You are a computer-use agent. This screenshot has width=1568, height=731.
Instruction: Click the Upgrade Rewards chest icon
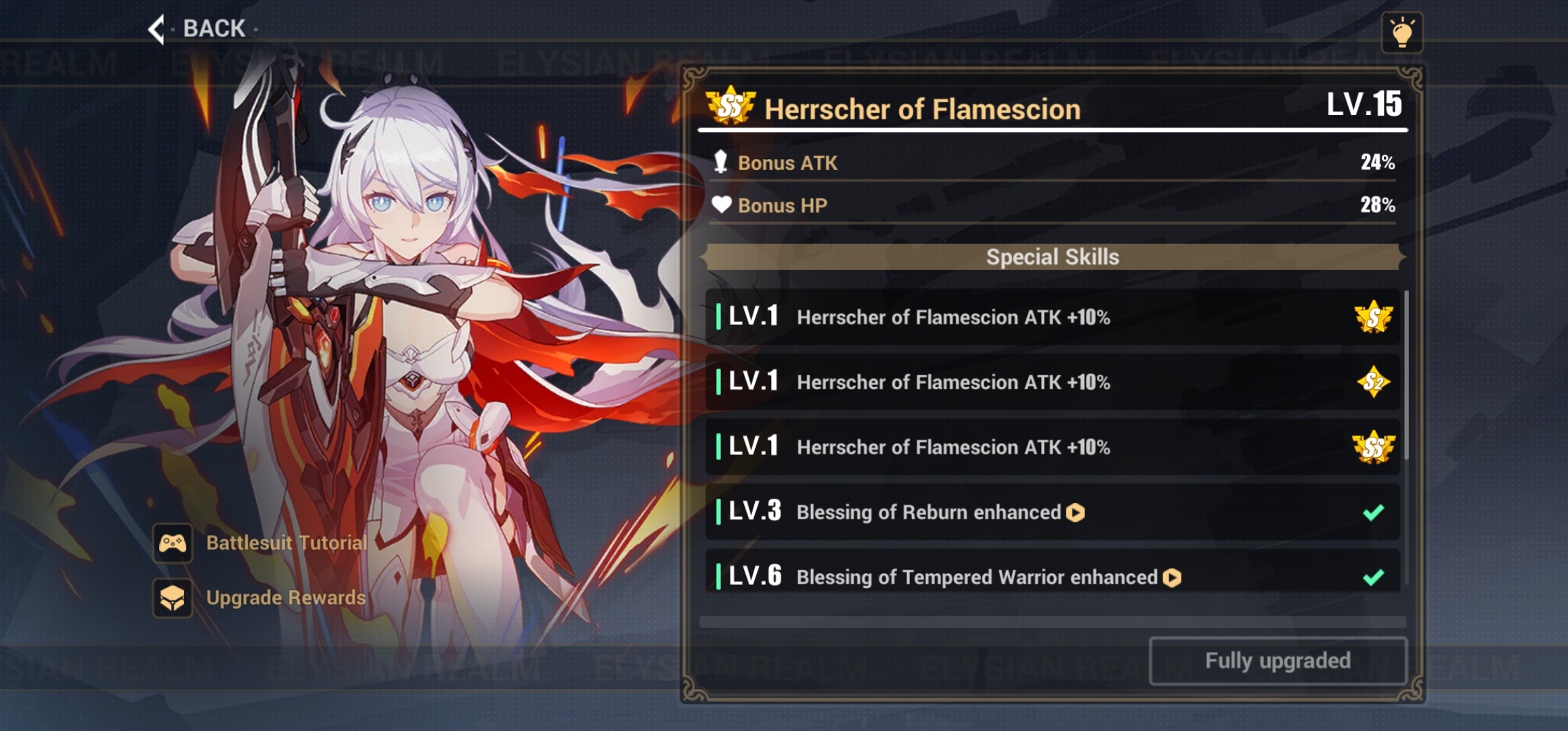point(174,598)
